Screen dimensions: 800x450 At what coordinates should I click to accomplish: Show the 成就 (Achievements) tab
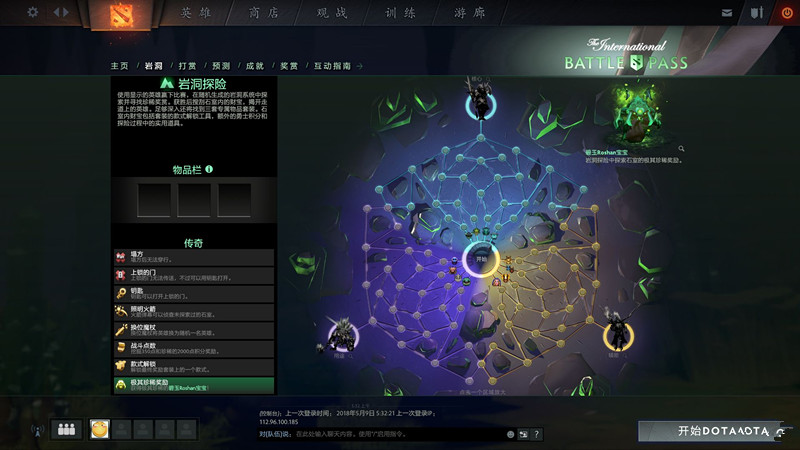254,66
